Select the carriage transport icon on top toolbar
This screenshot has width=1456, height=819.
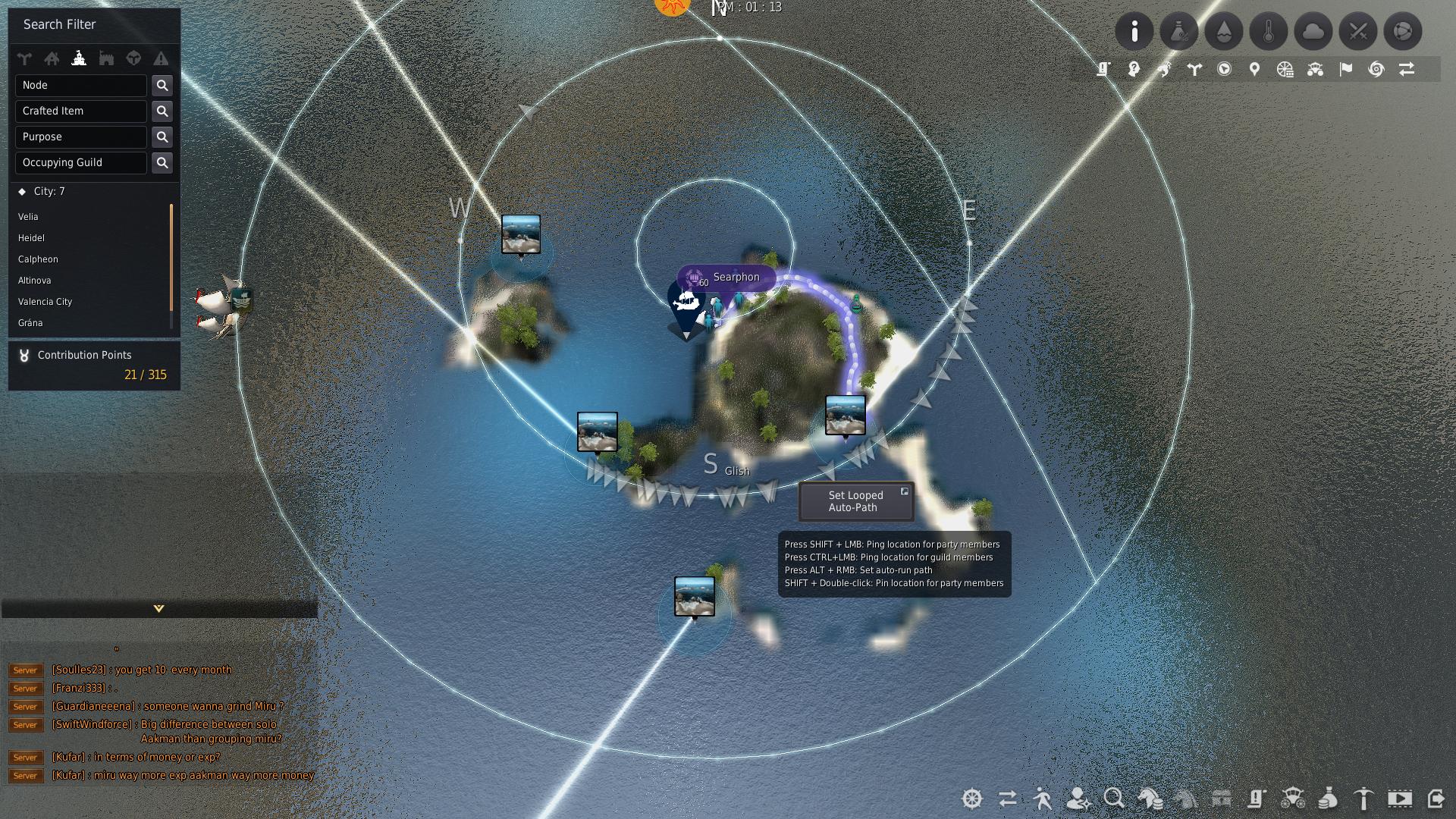click(1316, 69)
